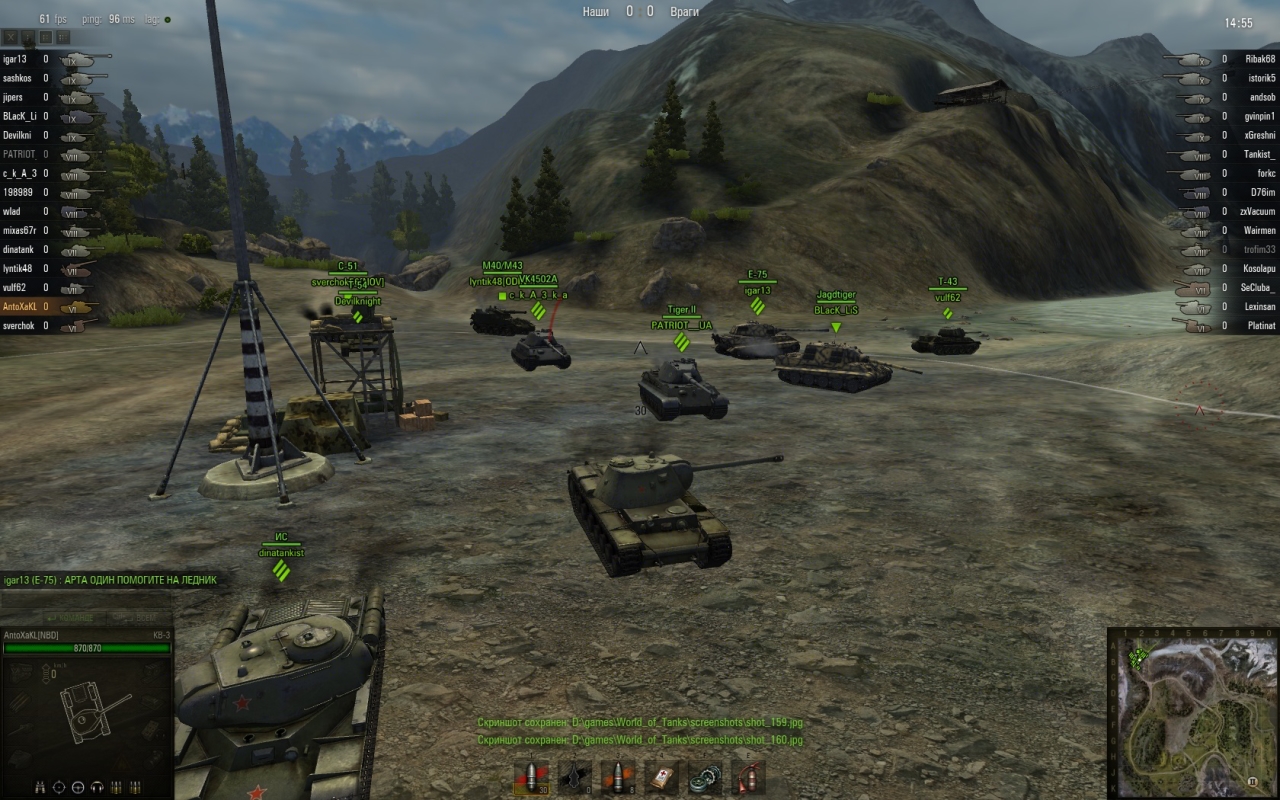Image resolution: width=1280 pixels, height=800 pixels.
Task: Select dinatank in the allied team list
Action: [x=20, y=249]
